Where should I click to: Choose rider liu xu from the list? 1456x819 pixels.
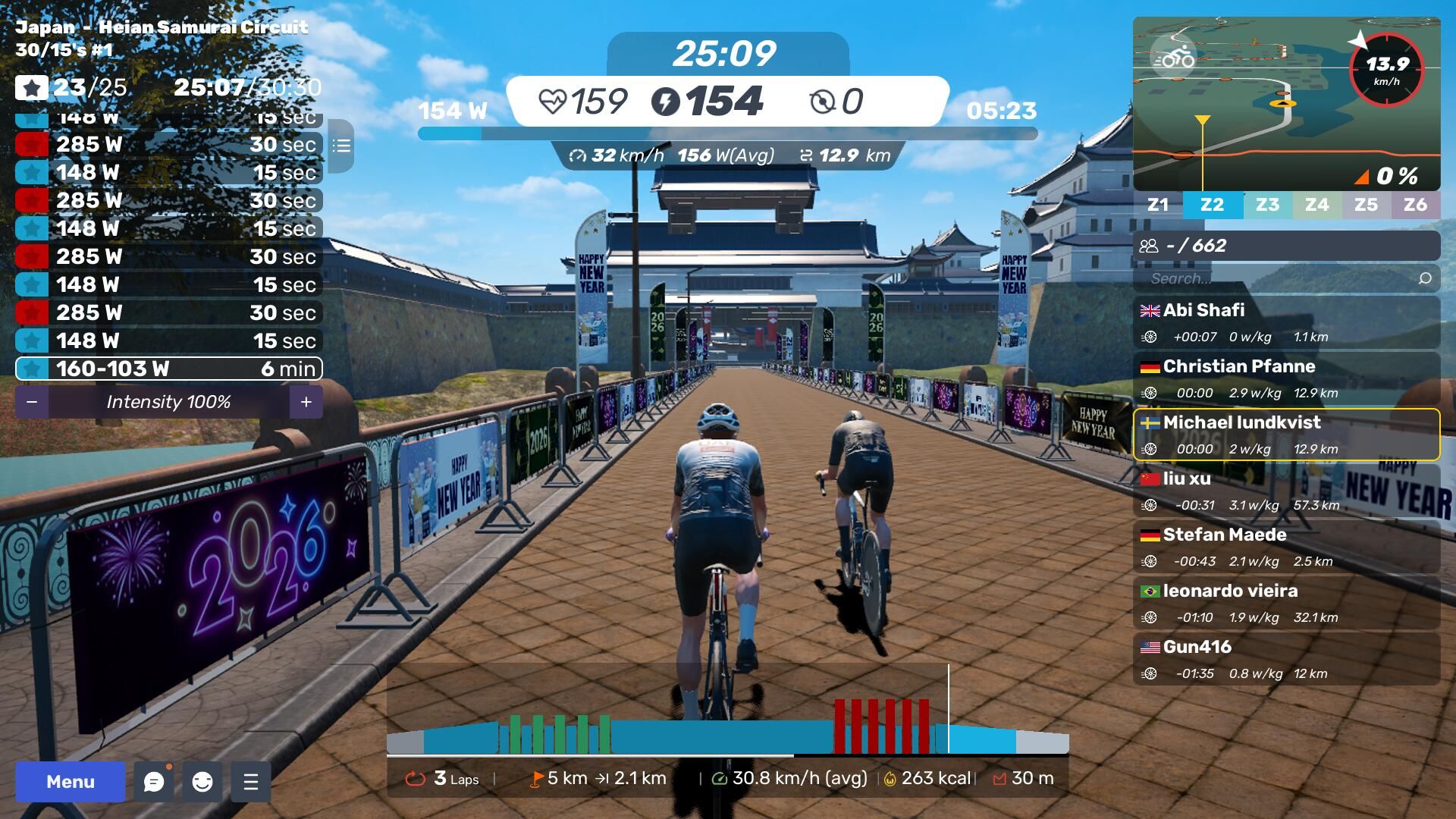pyautogui.click(x=1286, y=491)
